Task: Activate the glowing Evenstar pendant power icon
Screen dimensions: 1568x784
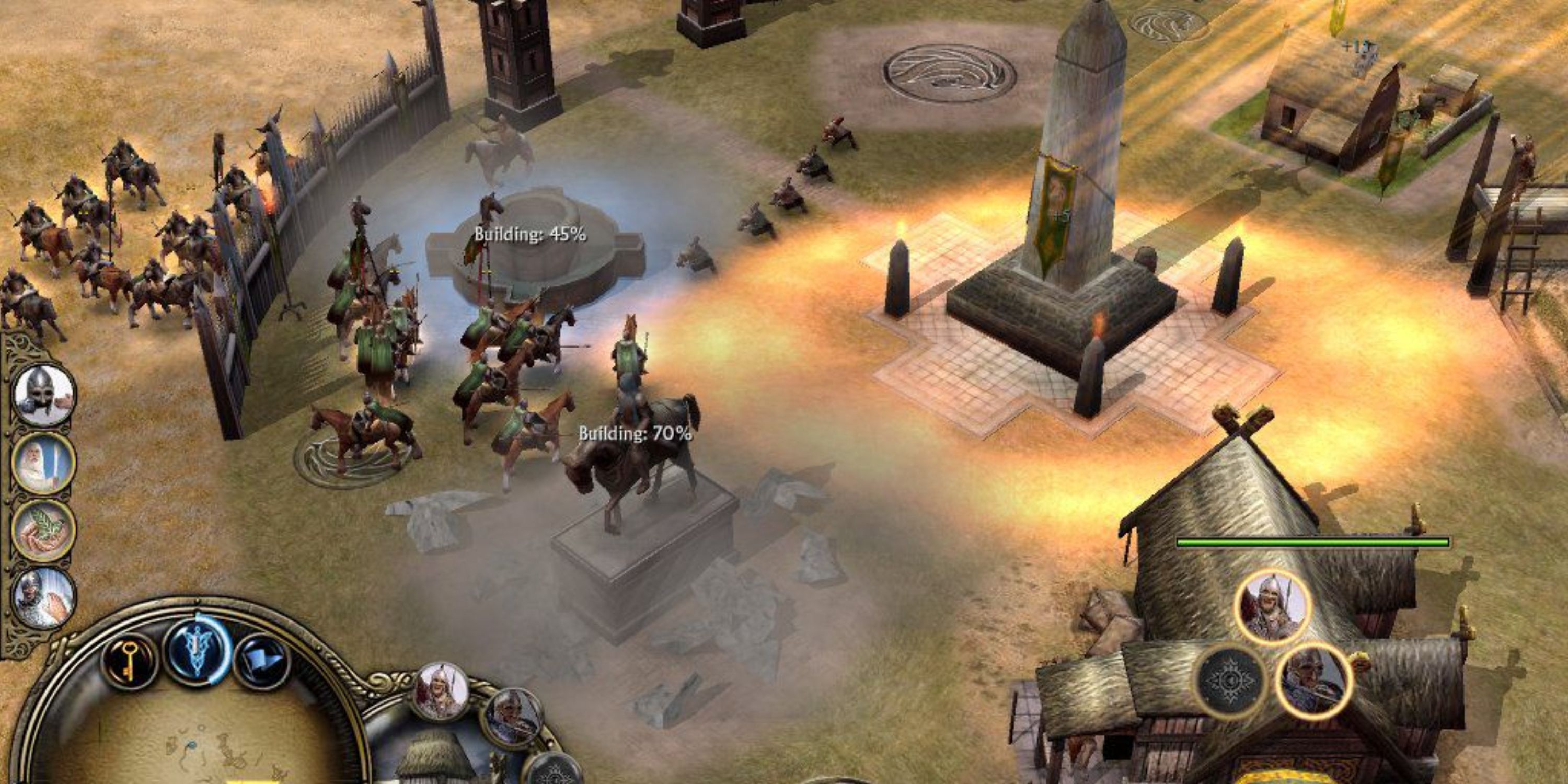Action: (x=195, y=656)
